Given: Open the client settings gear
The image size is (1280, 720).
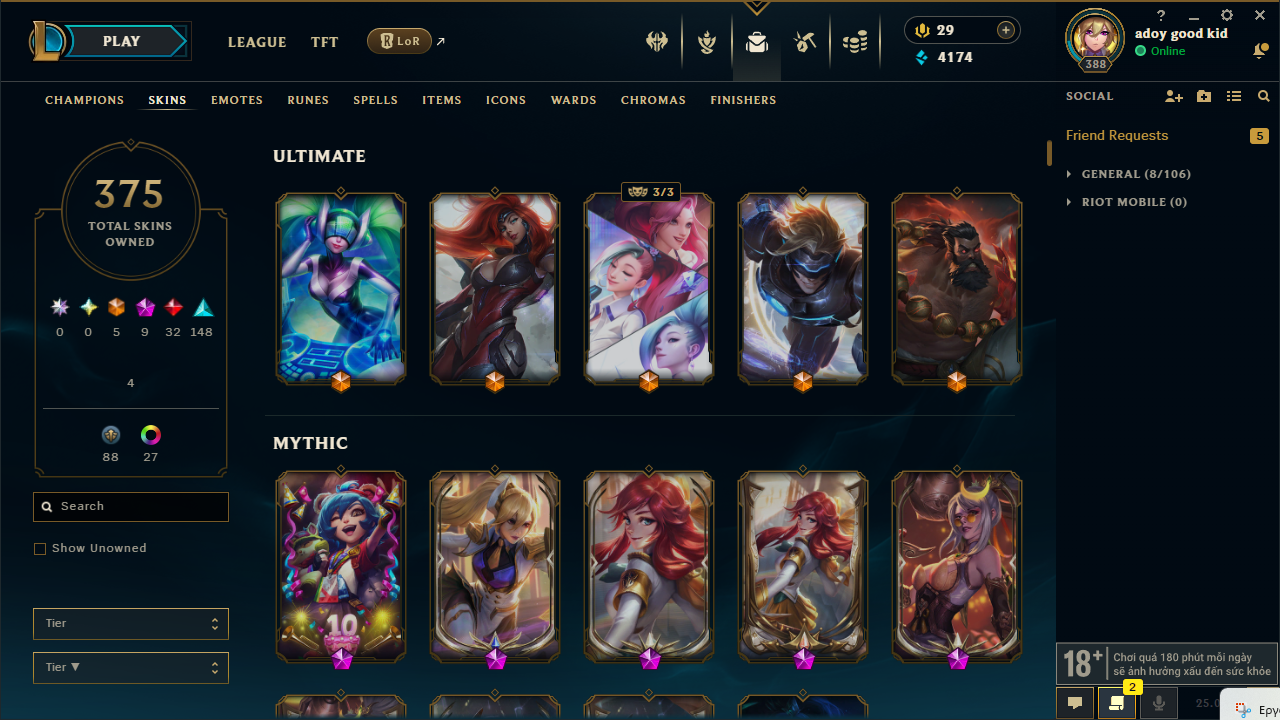Looking at the screenshot, I should 1227,16.
